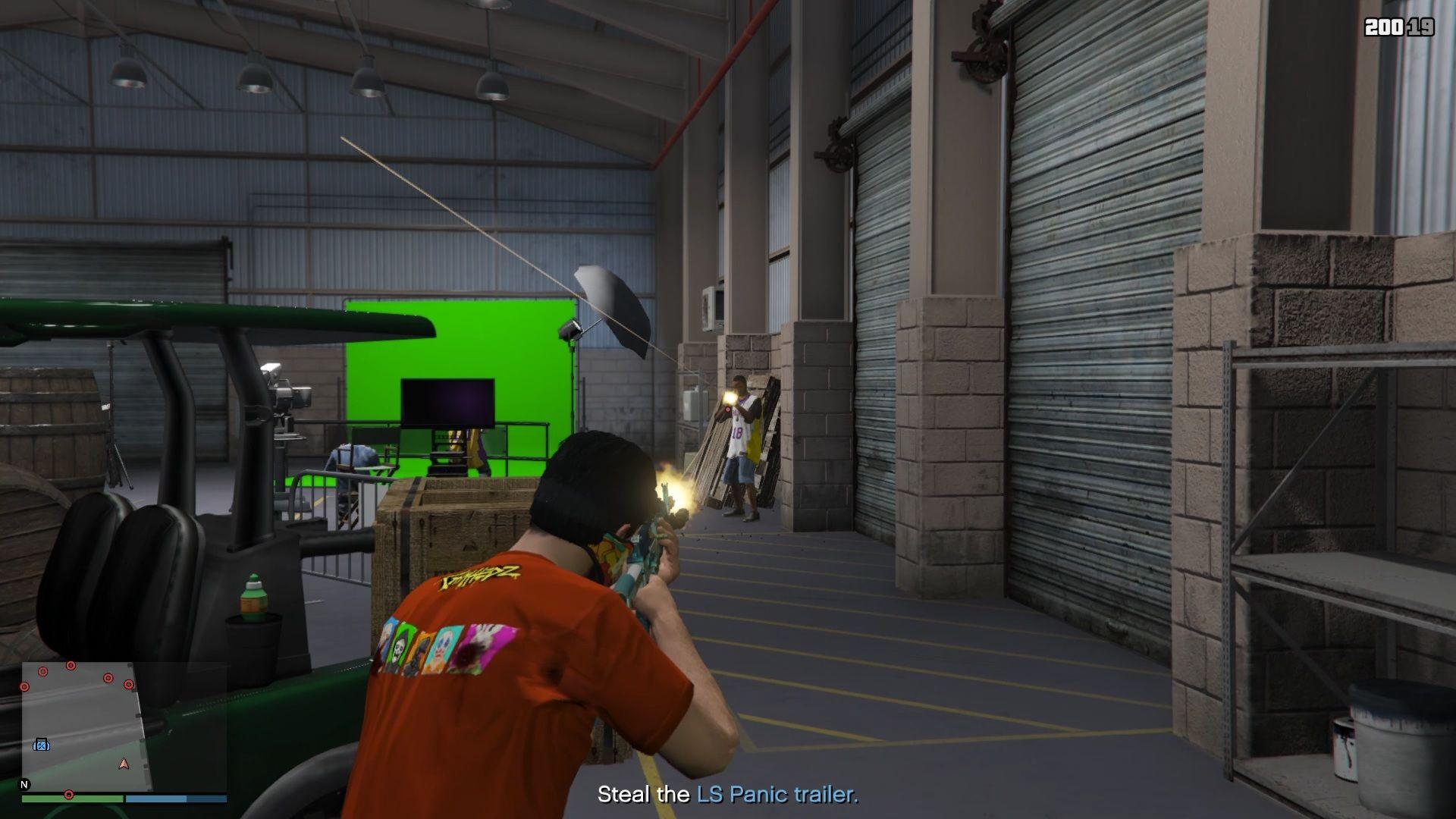
Task: Click the Steal the LS Panic trailer subtitle
Action: point(726,795)
